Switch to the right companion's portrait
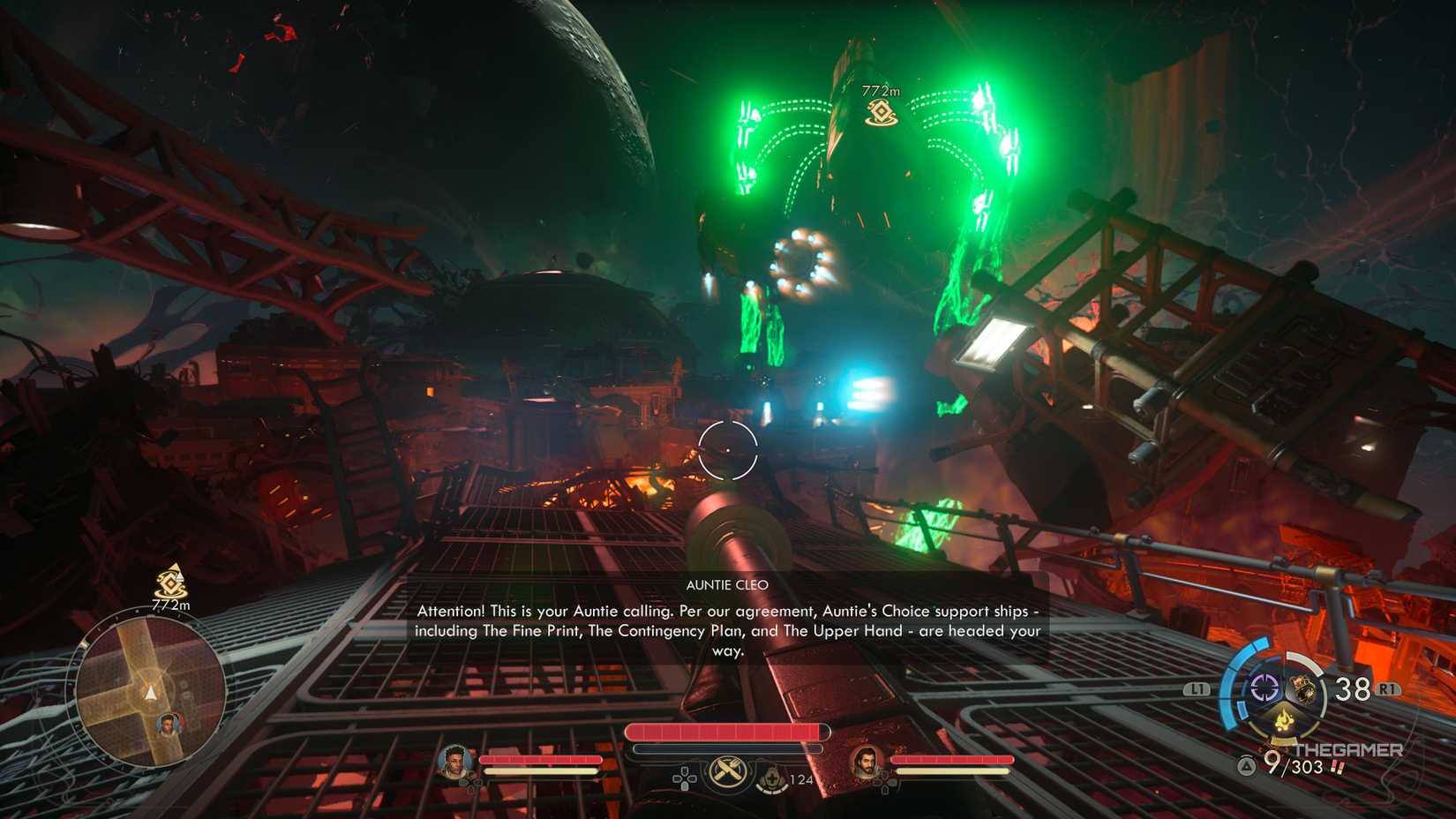The height and width of the screenshot is (819, 1456). (867, 763)
